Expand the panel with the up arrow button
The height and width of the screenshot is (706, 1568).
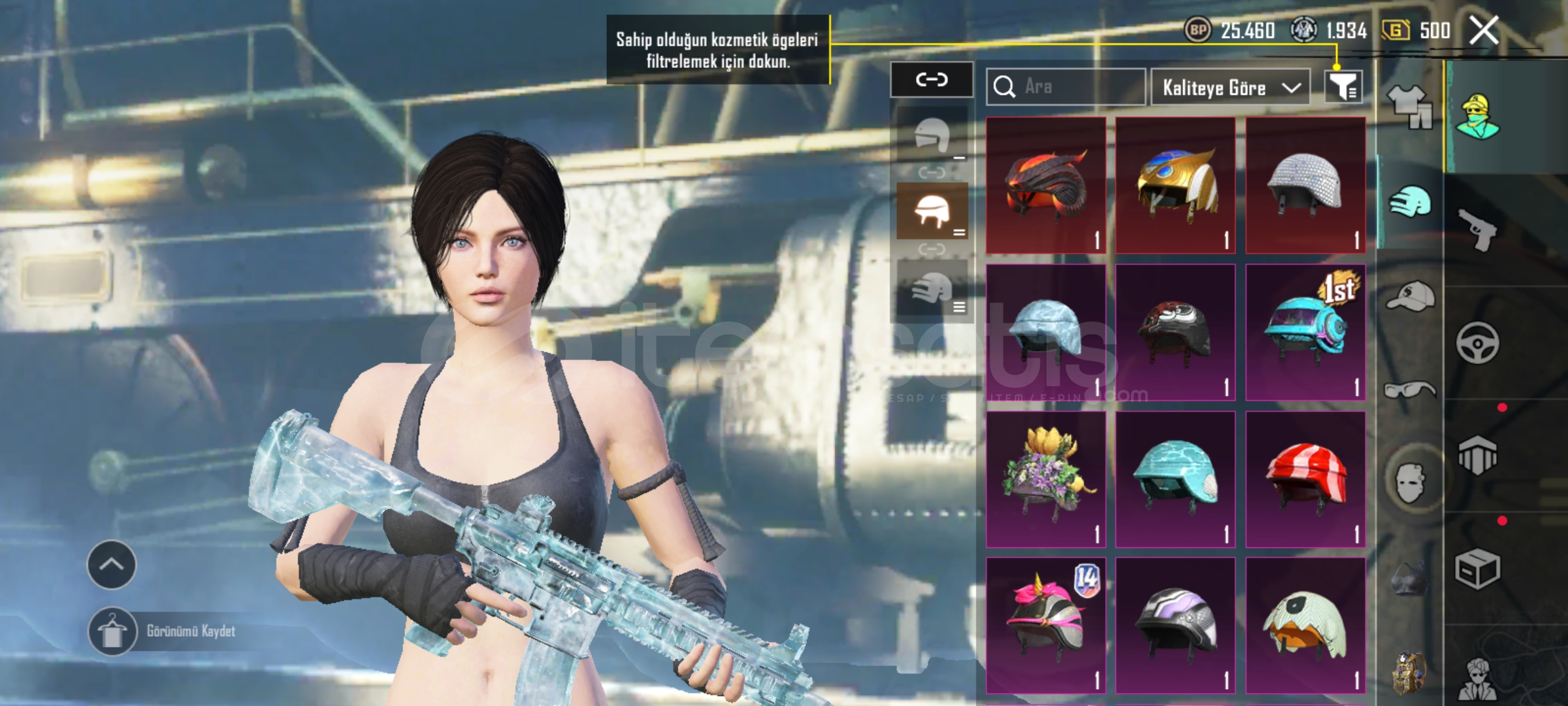point(112,565)
